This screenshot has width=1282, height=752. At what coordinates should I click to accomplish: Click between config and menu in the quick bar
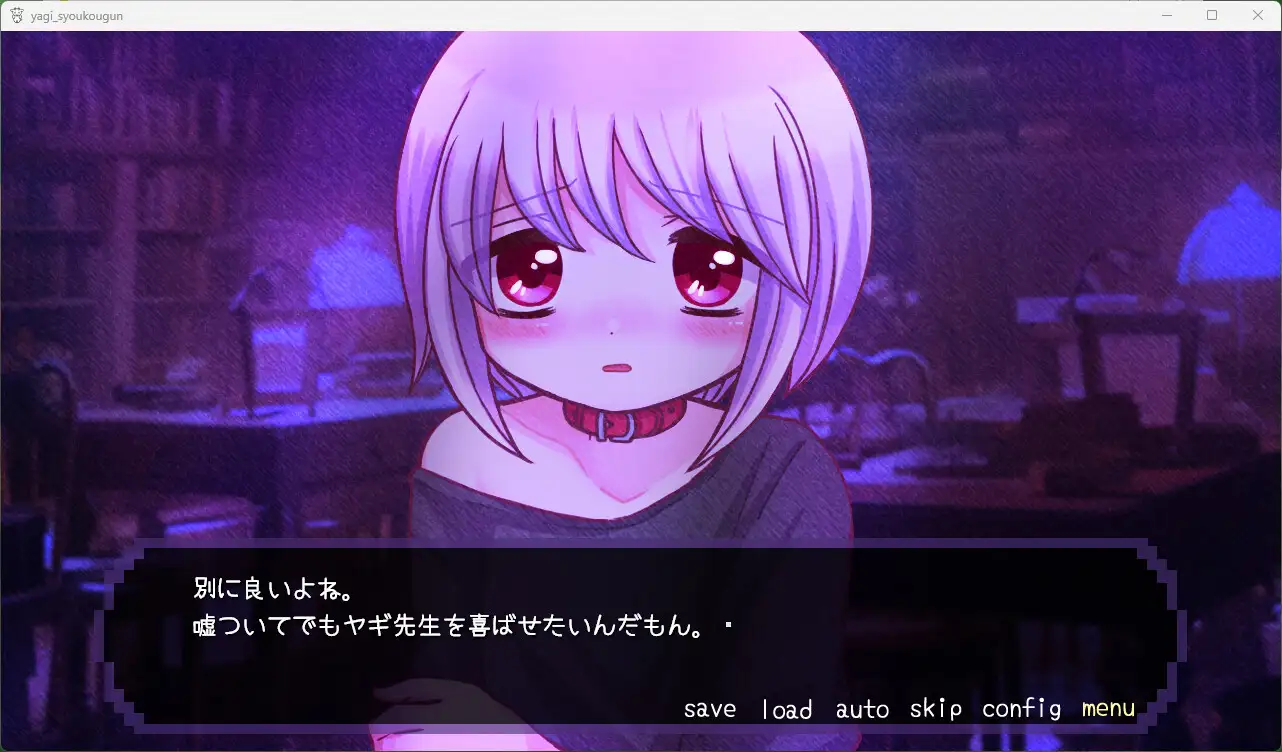point(1070,708)
